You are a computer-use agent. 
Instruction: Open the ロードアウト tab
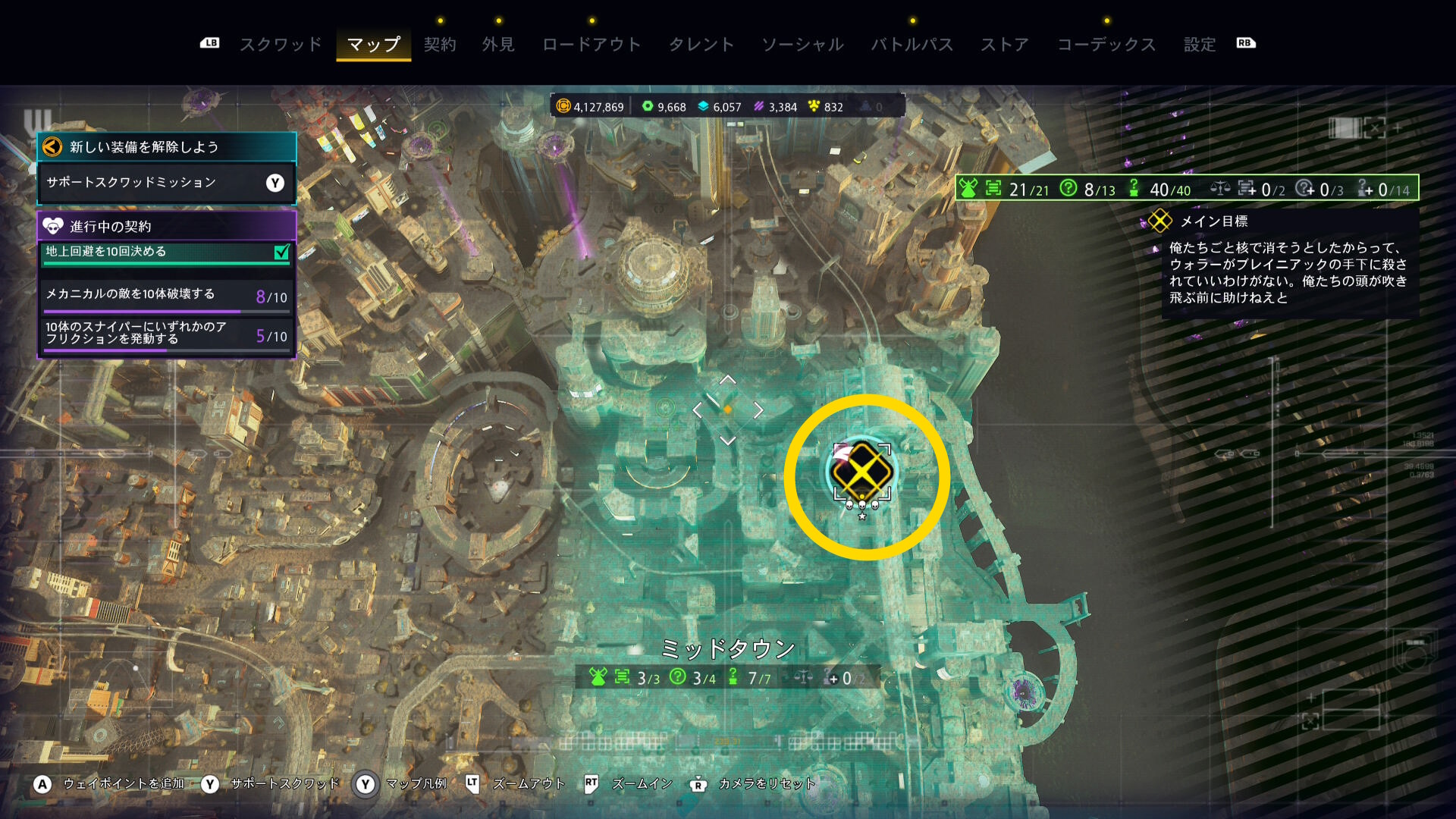click(591, 44)
